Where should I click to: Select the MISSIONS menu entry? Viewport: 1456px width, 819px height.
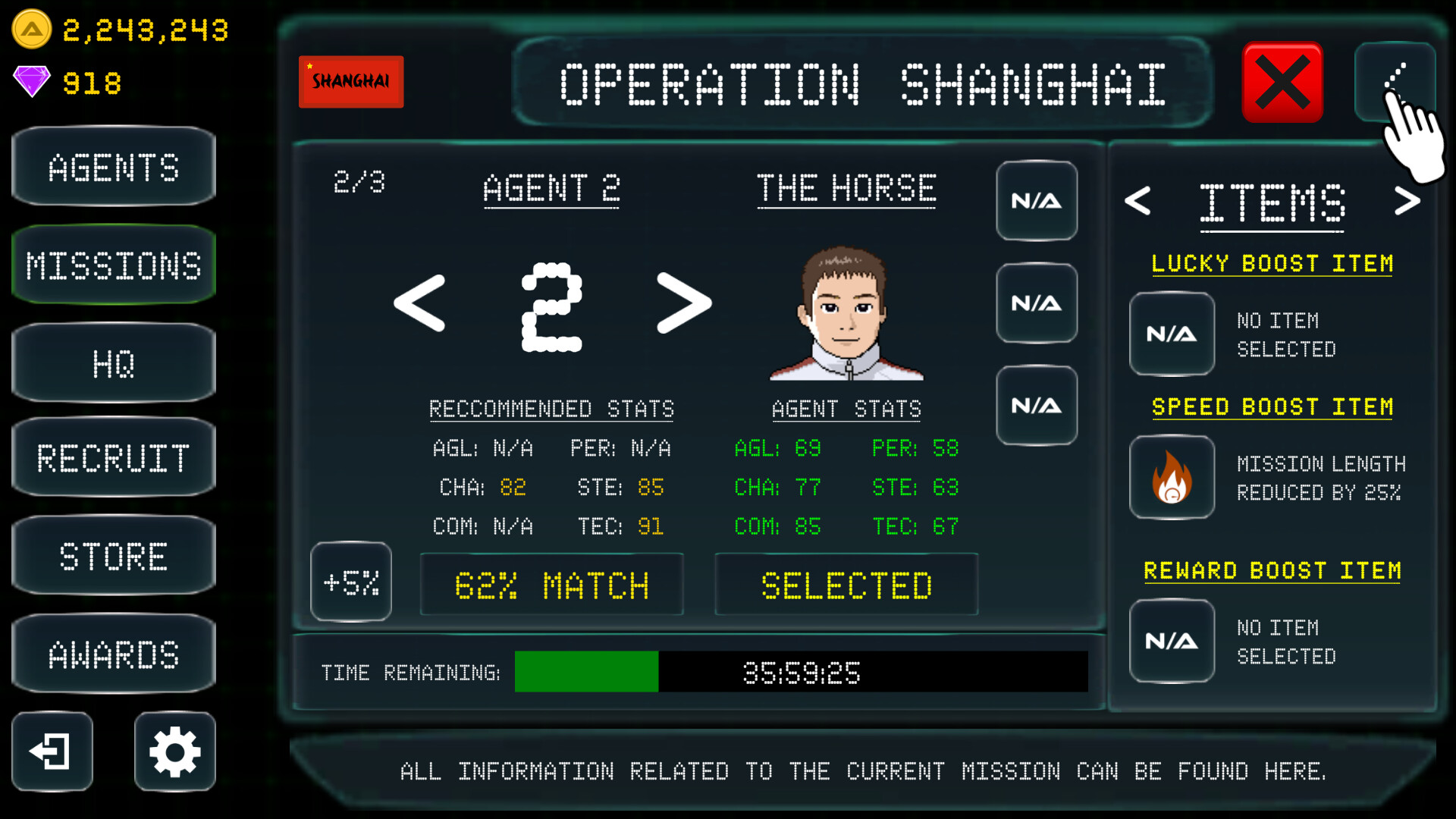[114, 265]
